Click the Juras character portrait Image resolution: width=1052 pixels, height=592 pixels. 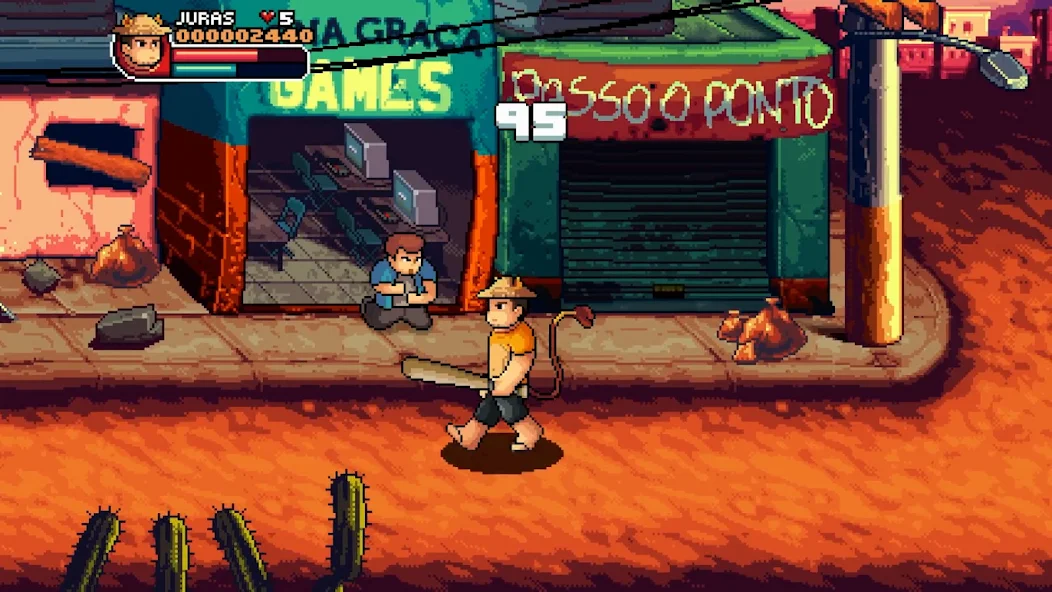(141, 45)
